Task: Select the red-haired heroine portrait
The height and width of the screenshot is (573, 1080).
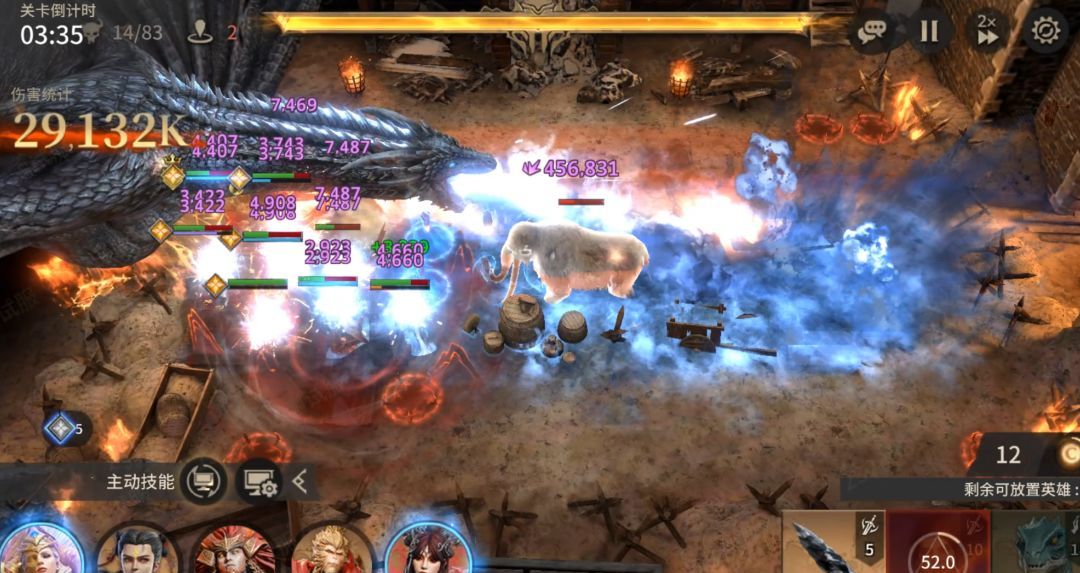Action: (x=425, y=548)
